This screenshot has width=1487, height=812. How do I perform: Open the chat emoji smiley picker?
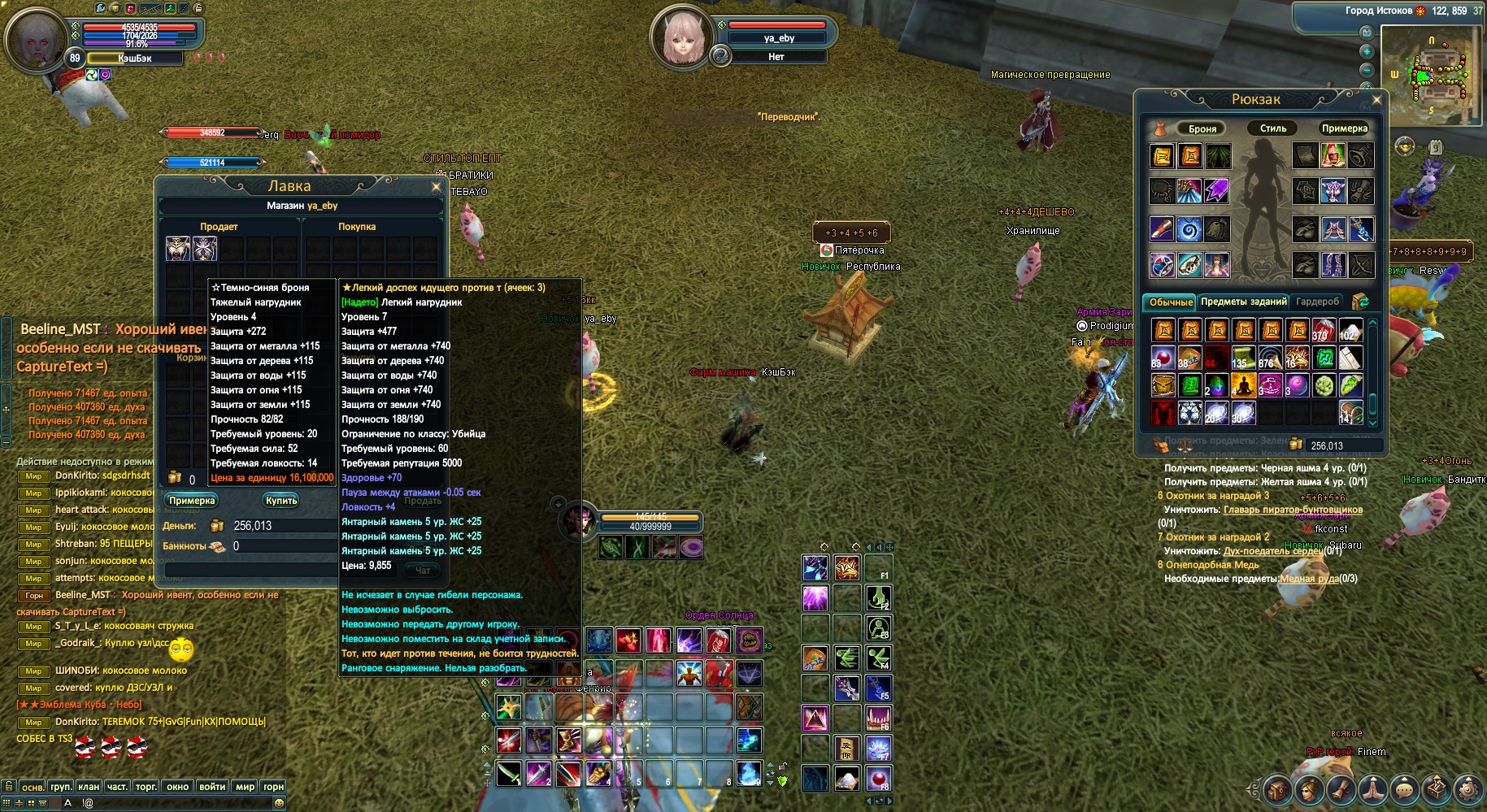tap(279, 803)
